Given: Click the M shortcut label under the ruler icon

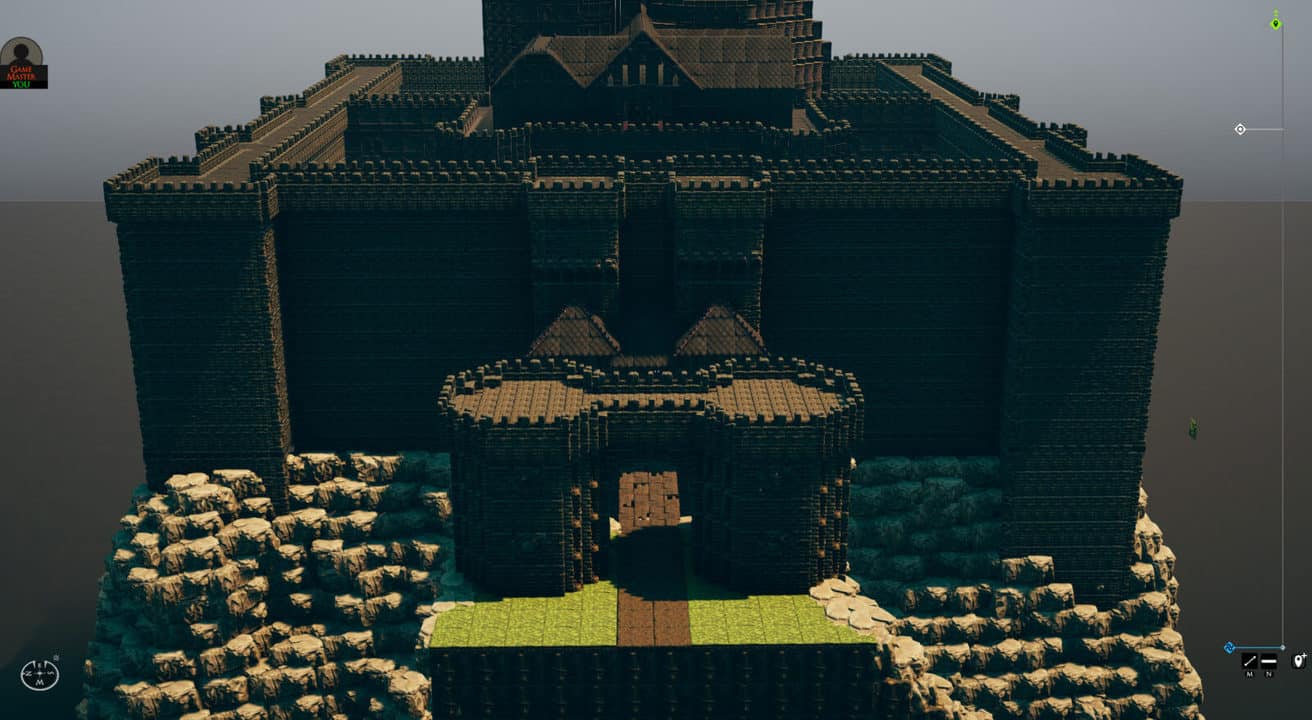Looking at the screenshot, I should pyautogui.click(x=1249, y=674).
